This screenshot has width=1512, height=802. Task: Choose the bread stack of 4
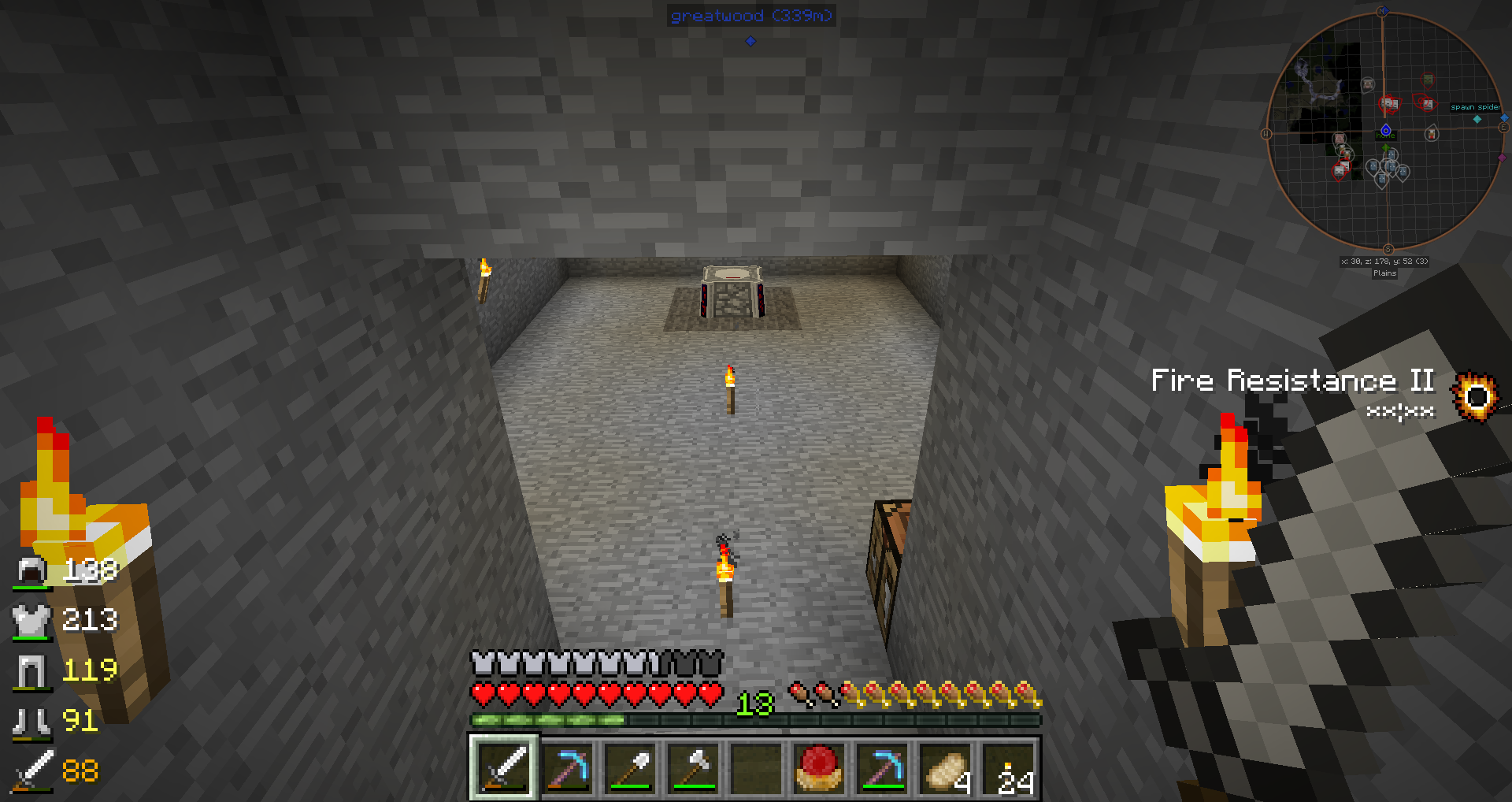pyautogui.click(x=945, y=767)
